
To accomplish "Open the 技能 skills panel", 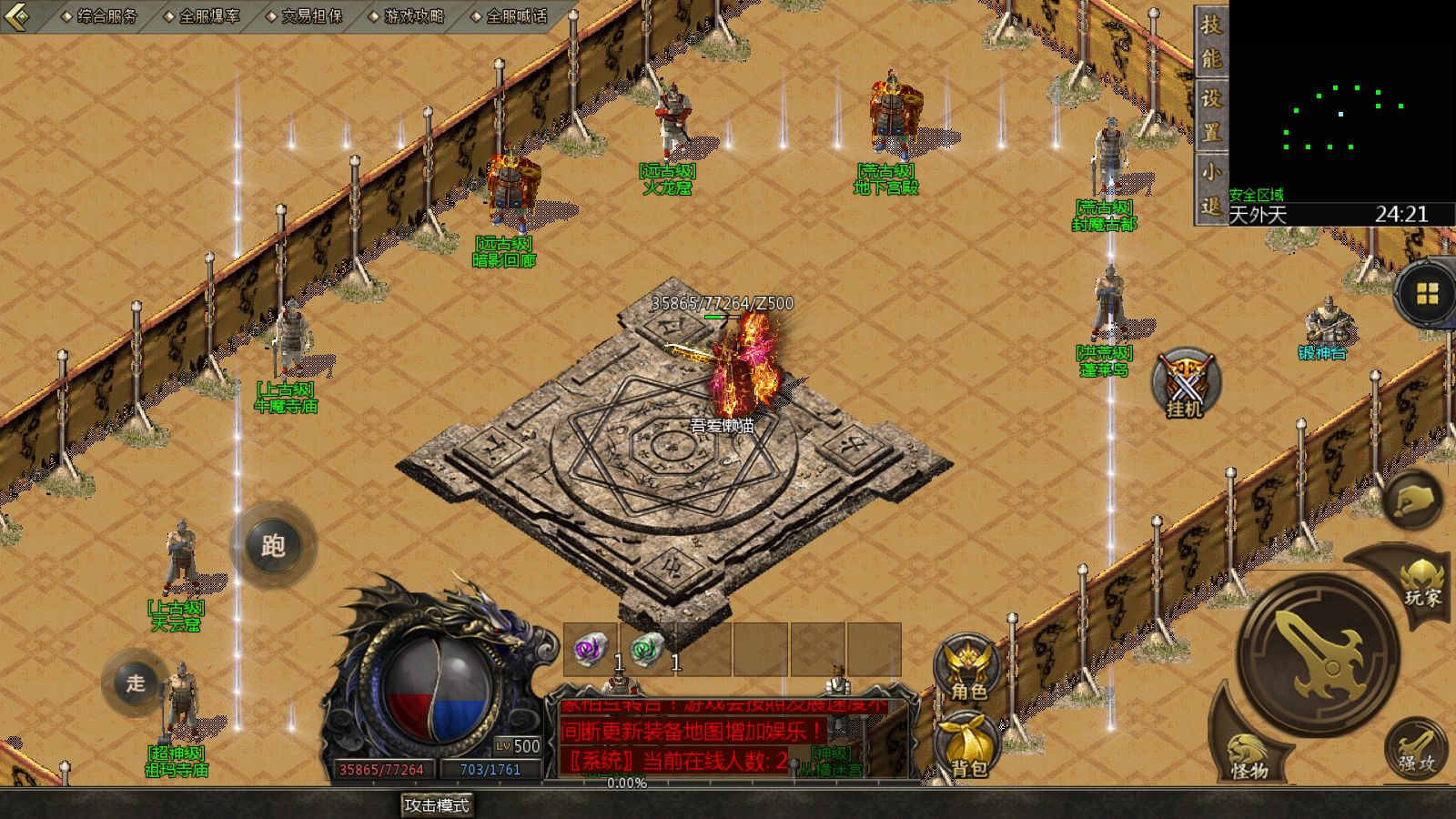I will (x=1210, y=41).
